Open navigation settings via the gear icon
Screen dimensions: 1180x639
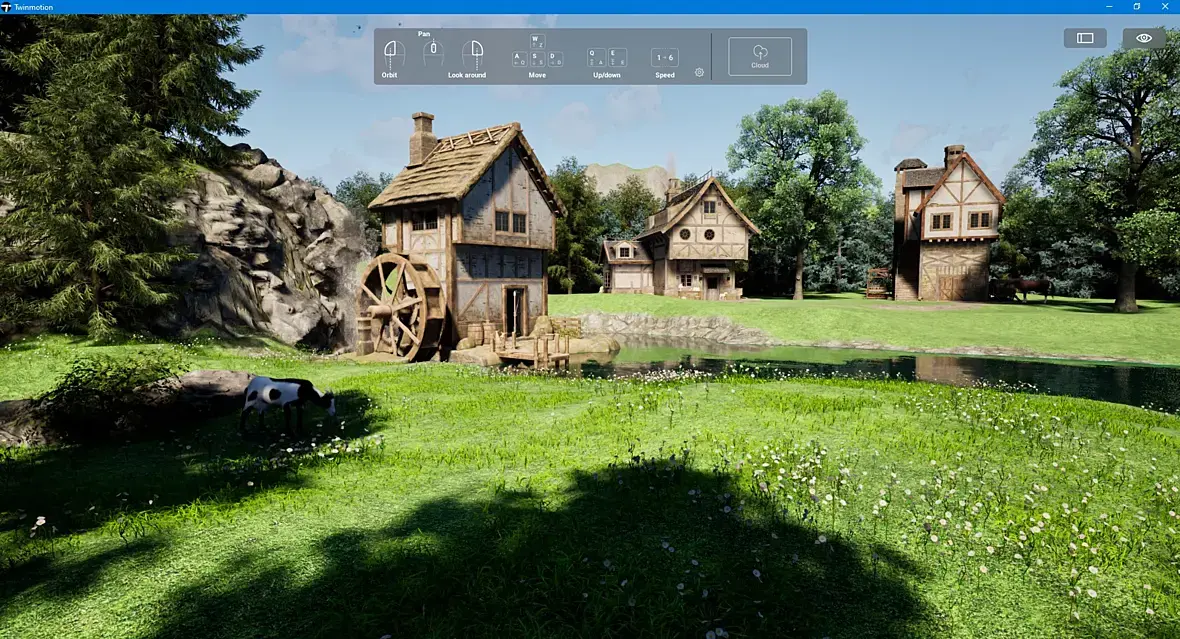point(699,72)
